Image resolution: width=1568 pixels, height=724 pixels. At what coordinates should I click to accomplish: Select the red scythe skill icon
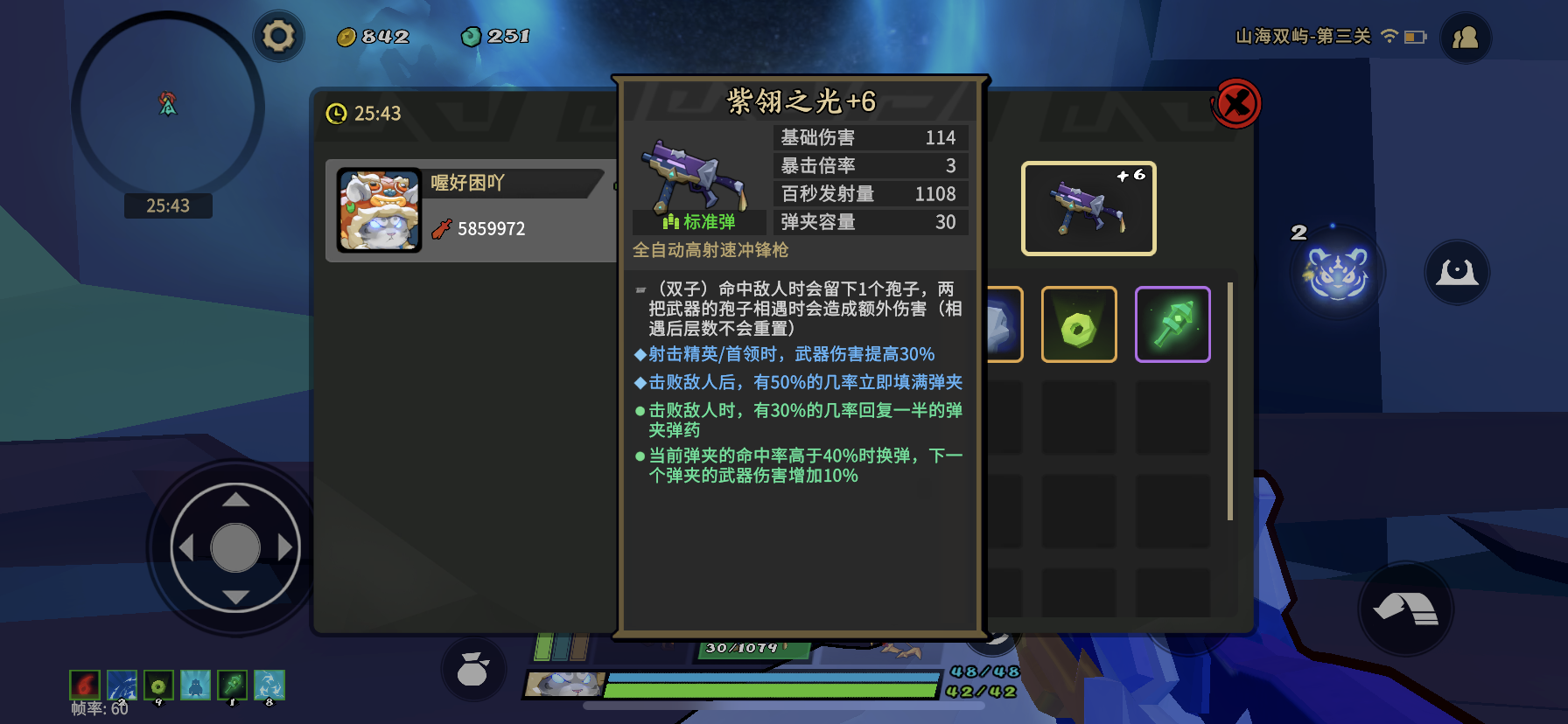(83, 686)
